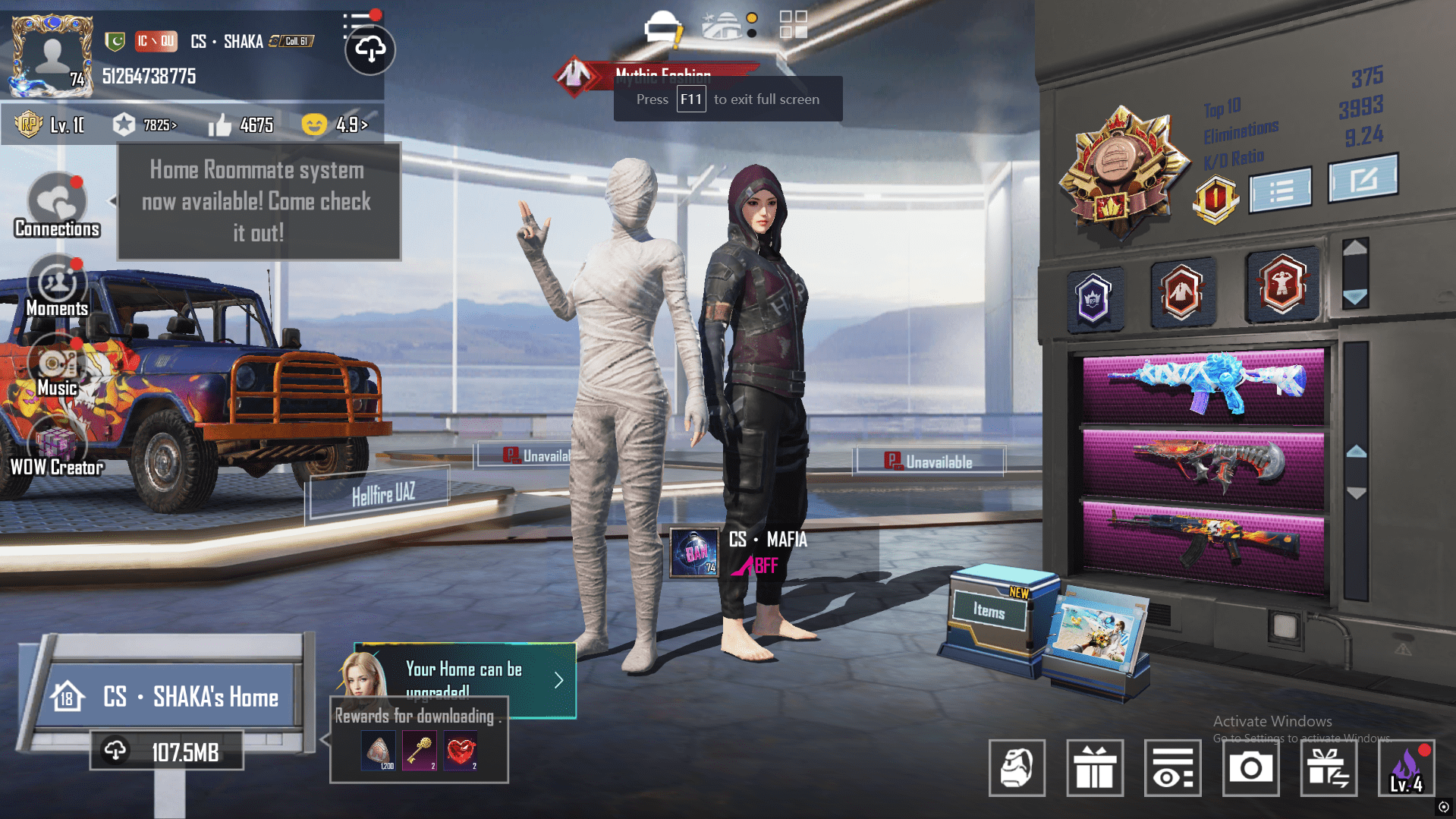Viewport: 1456px width, 819px height.
Task: Open the spectate list icon
Action: pyautogui.click(x=1173, y=768)
